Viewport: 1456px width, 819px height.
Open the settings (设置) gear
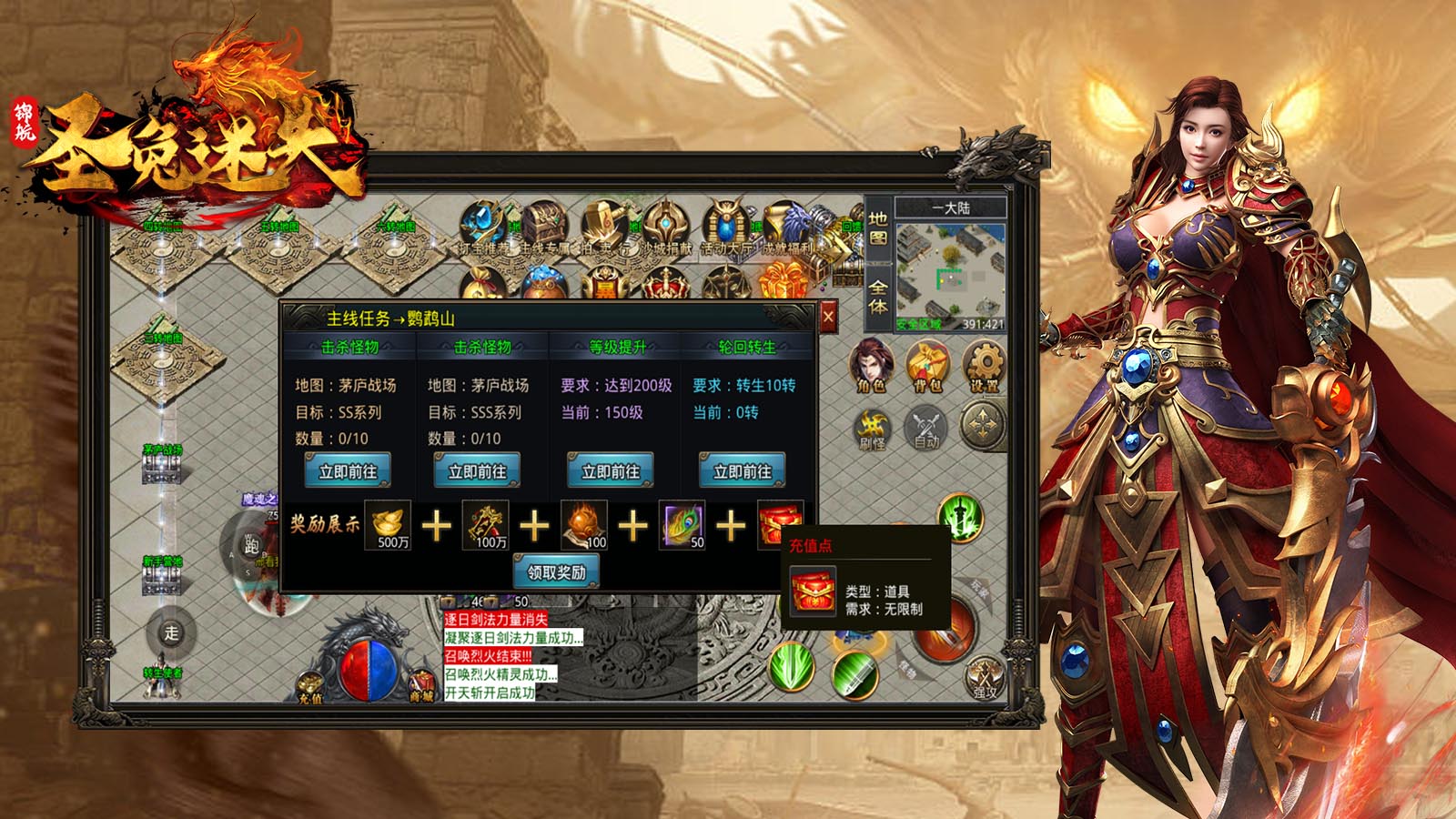[x=984, y=364]
